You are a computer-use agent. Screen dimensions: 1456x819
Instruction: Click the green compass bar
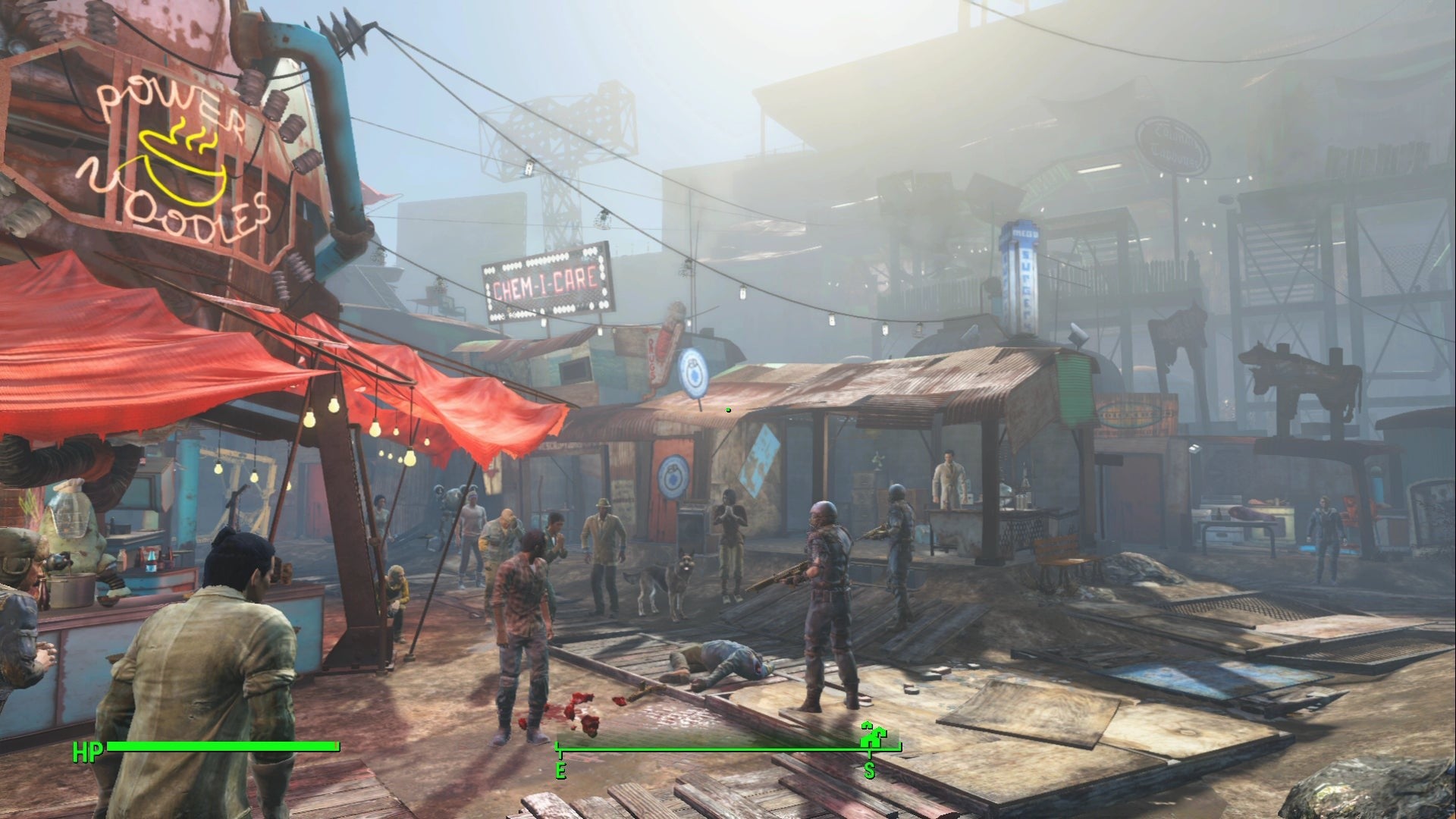point(713,750)
